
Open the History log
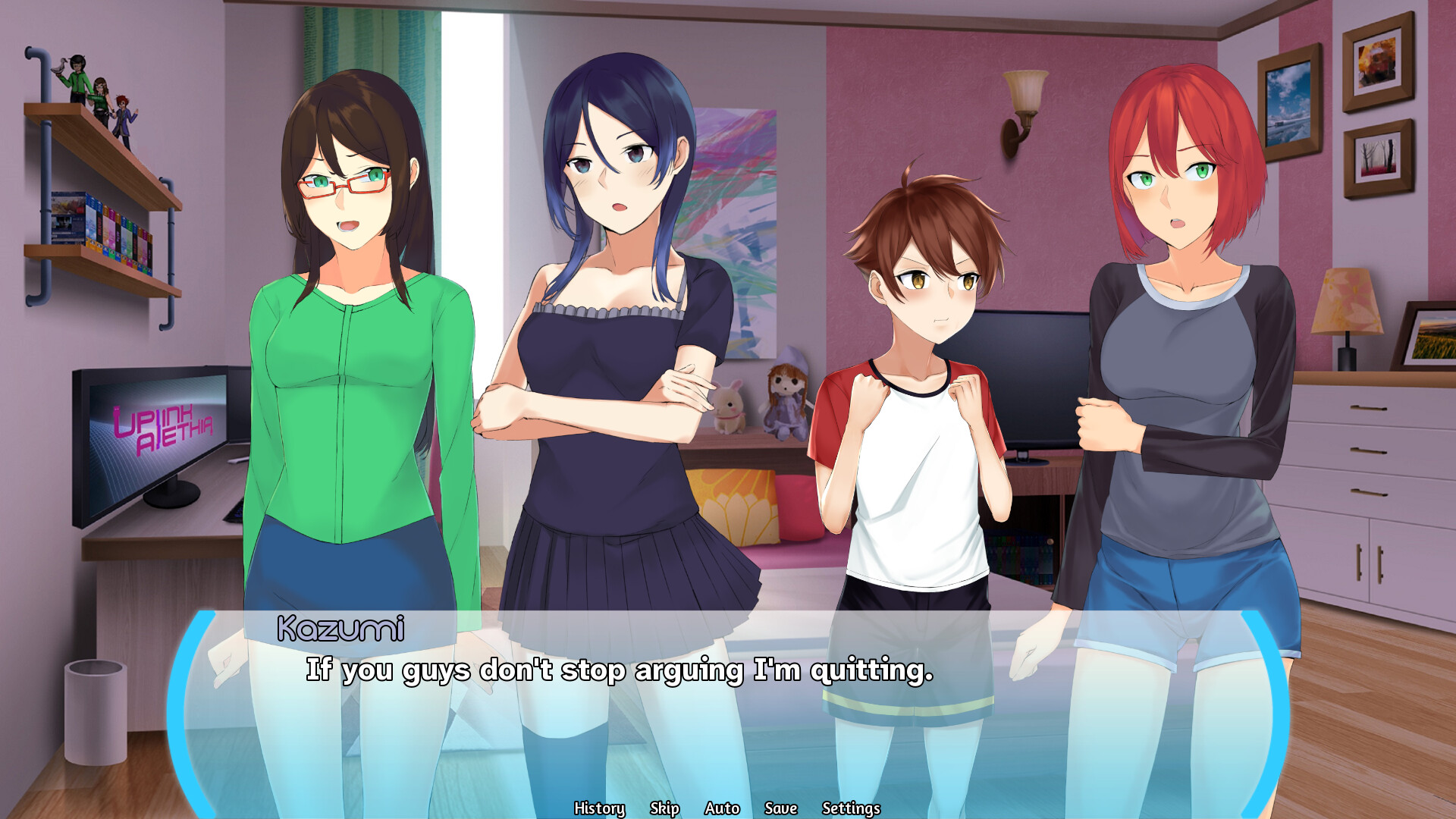point(600,808)
